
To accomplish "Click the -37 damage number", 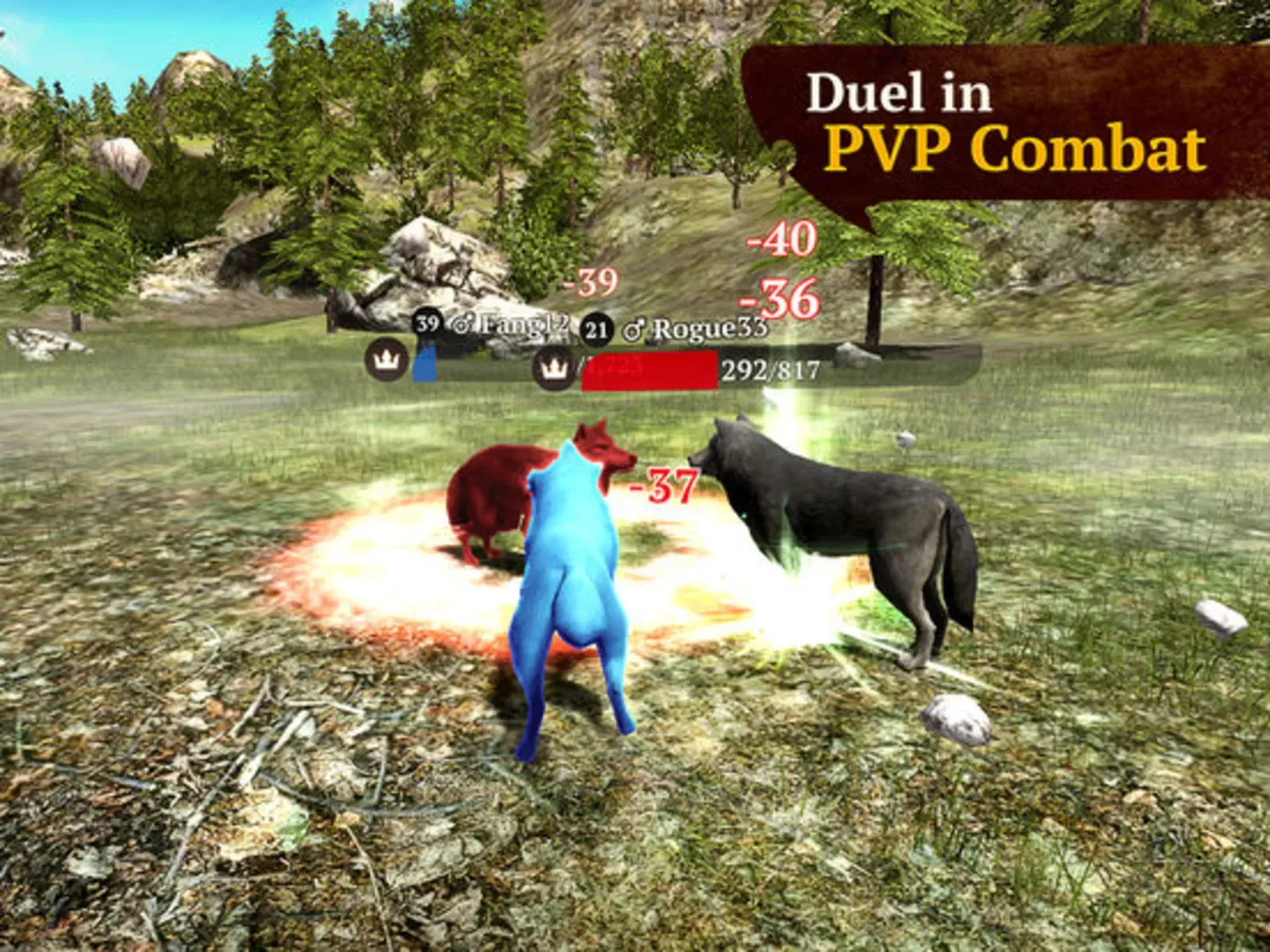I will 660,485.
